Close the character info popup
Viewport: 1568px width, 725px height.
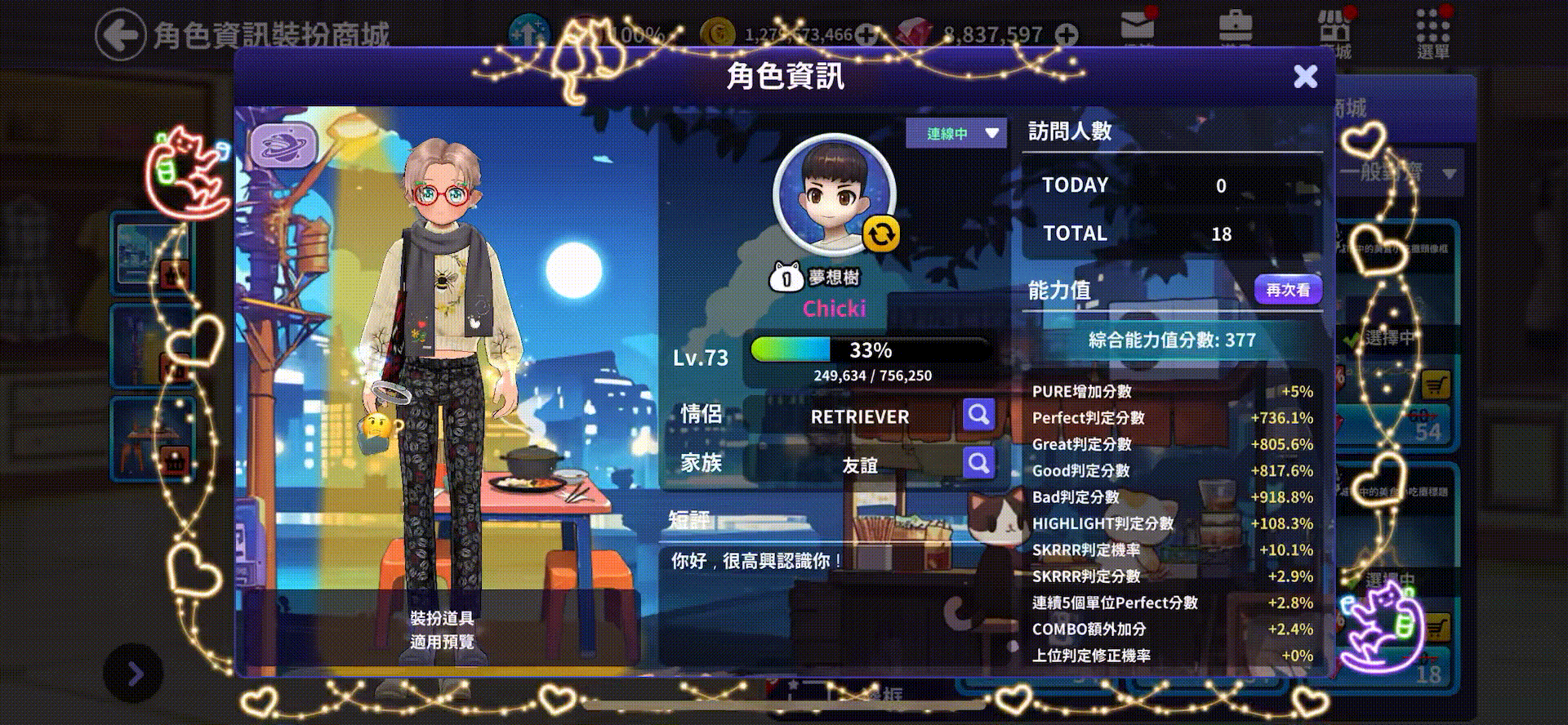click(1305, 77)
